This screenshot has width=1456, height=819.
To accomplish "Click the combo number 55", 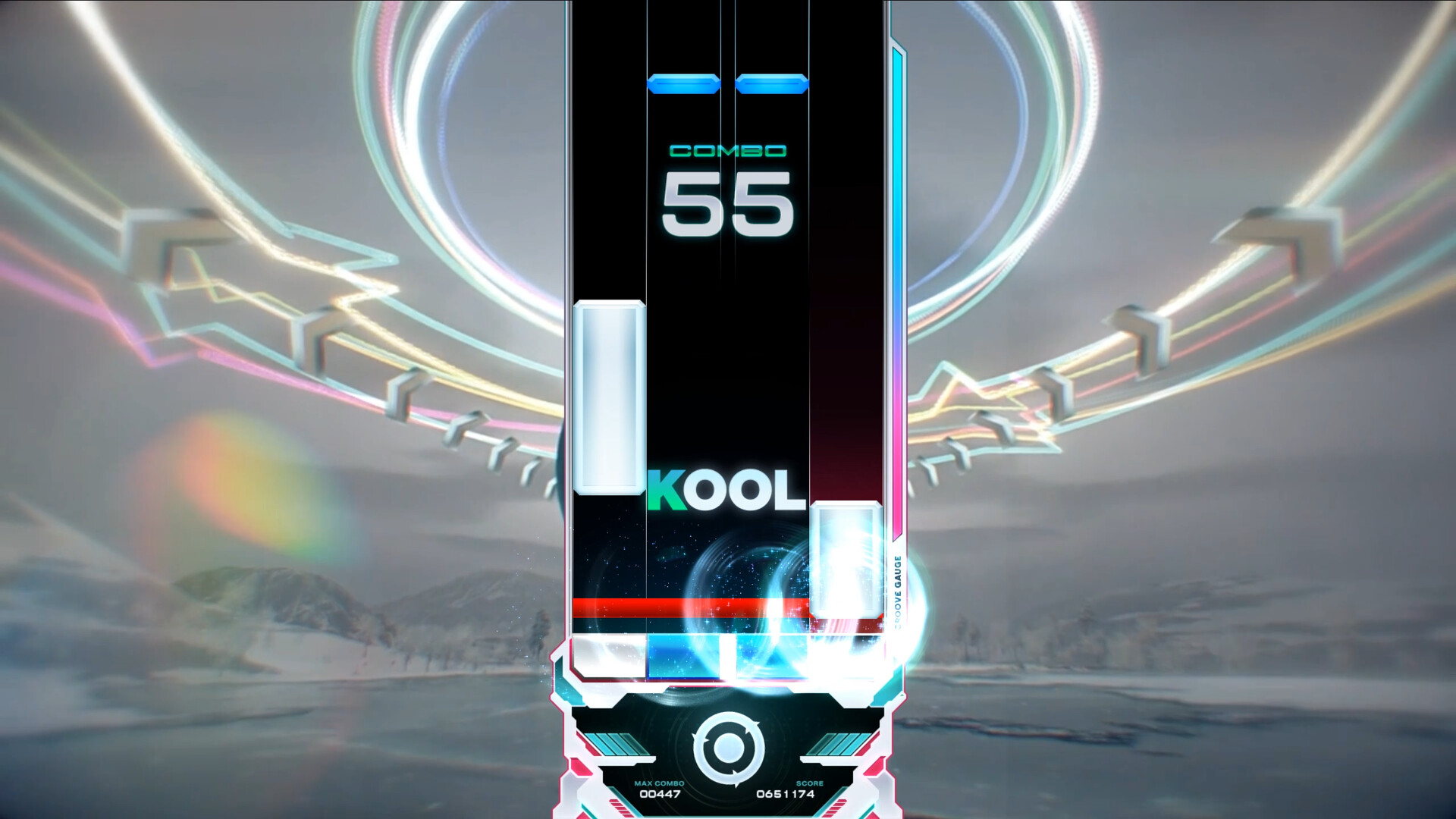I will coord(726,206).
